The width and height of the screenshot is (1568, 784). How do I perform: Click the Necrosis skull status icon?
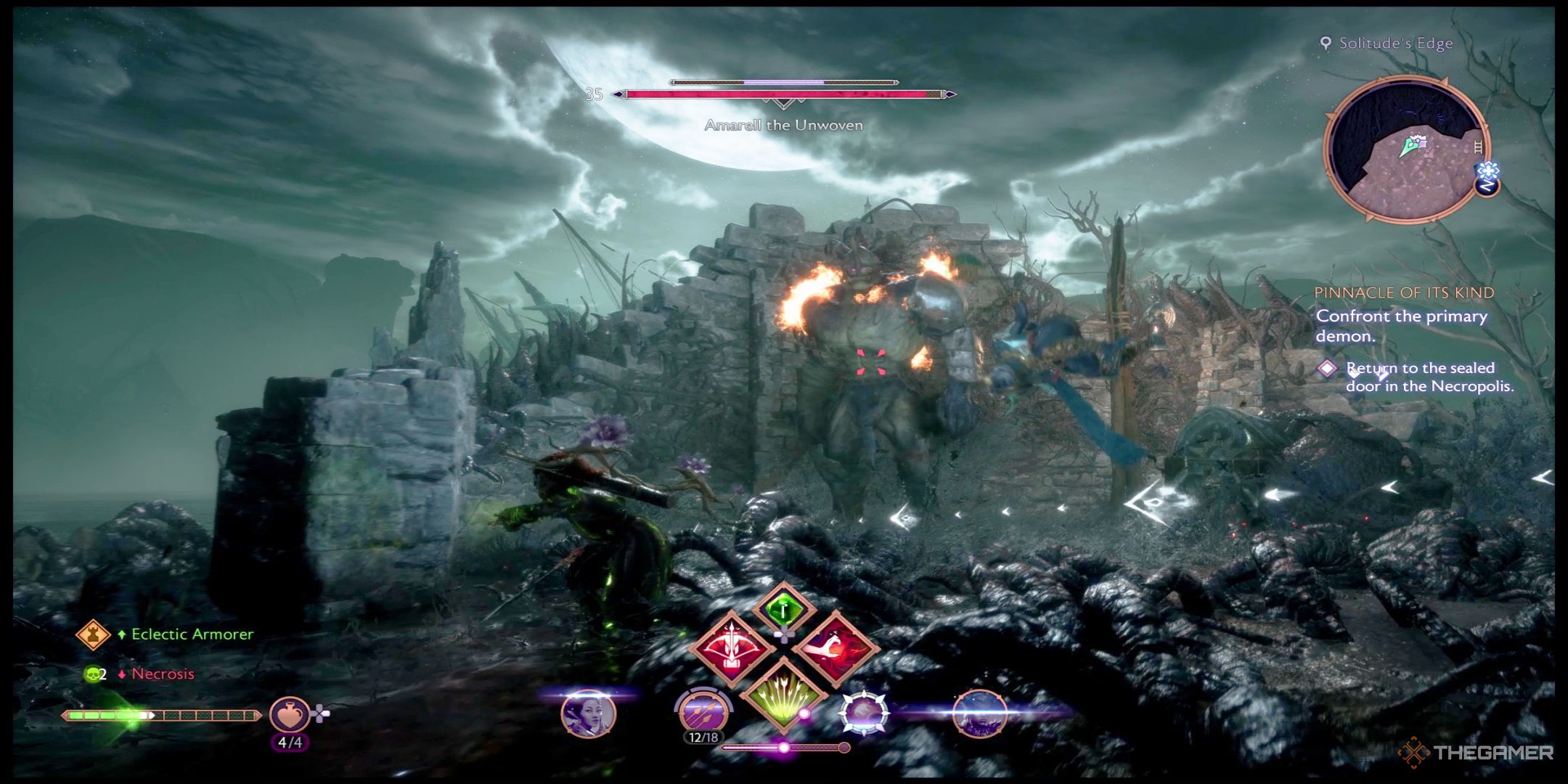click(93, 674)
